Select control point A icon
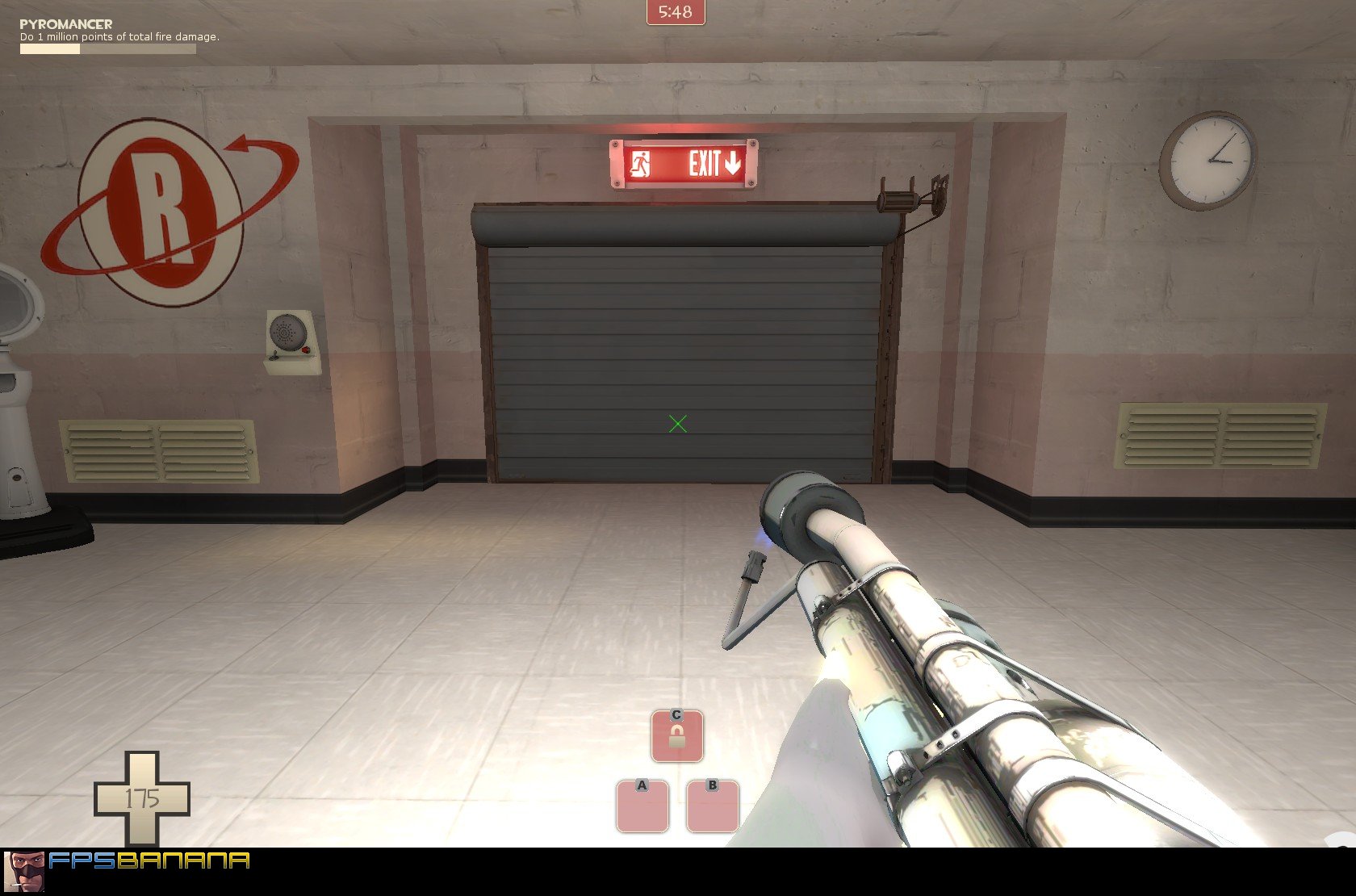The image size is (1356, 896). point(642,807)
